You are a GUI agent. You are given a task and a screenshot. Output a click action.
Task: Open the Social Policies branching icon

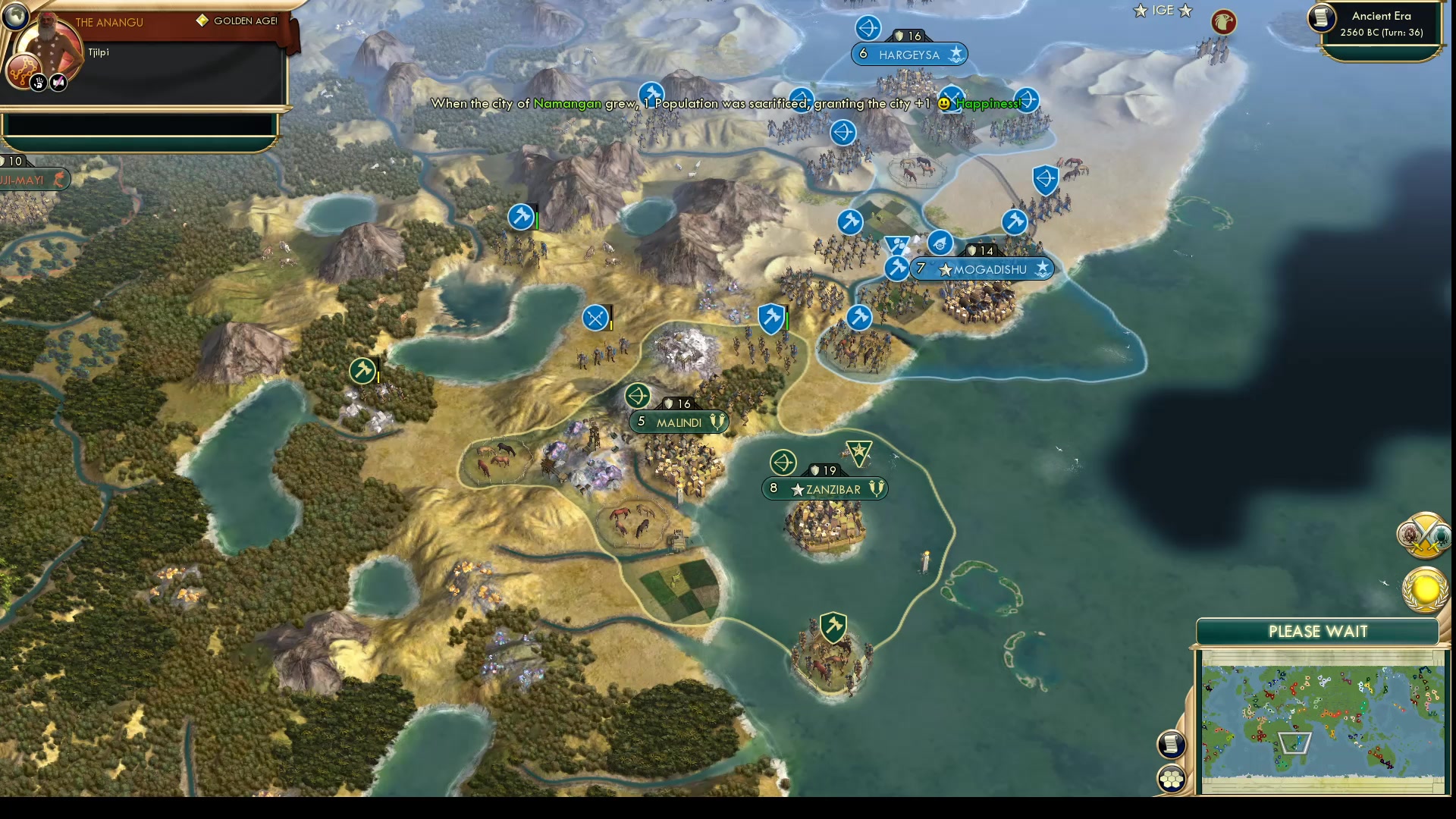[25, 69]
